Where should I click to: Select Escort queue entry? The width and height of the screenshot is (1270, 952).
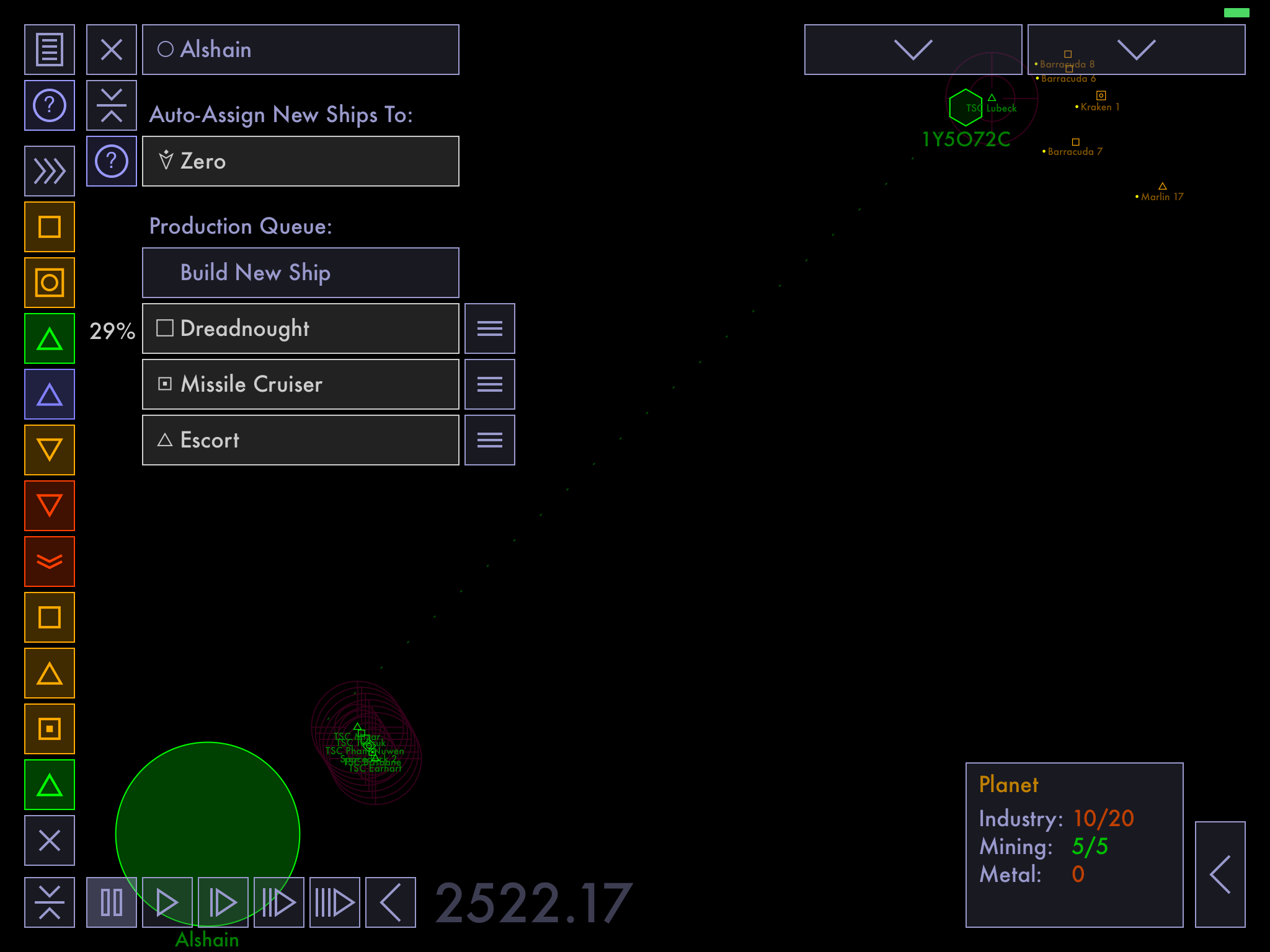(301, 440)
